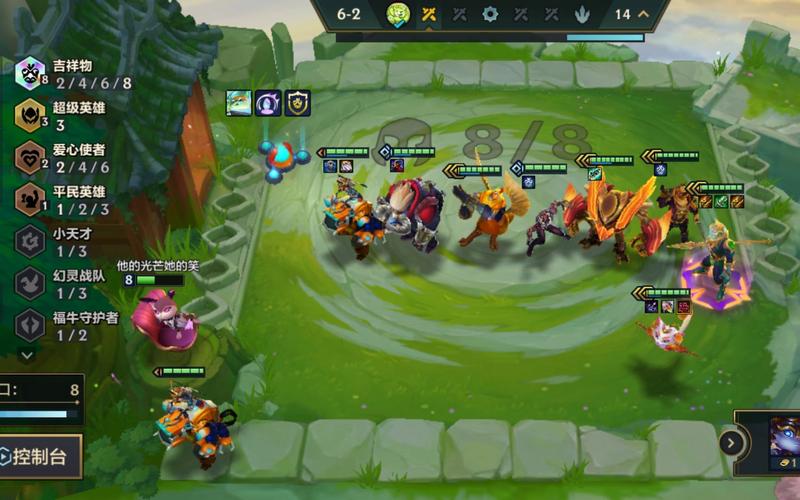Viewport: 800px width, 500px height.
Task: Inspect the purple circular augment icon
Action: [267, 103]
